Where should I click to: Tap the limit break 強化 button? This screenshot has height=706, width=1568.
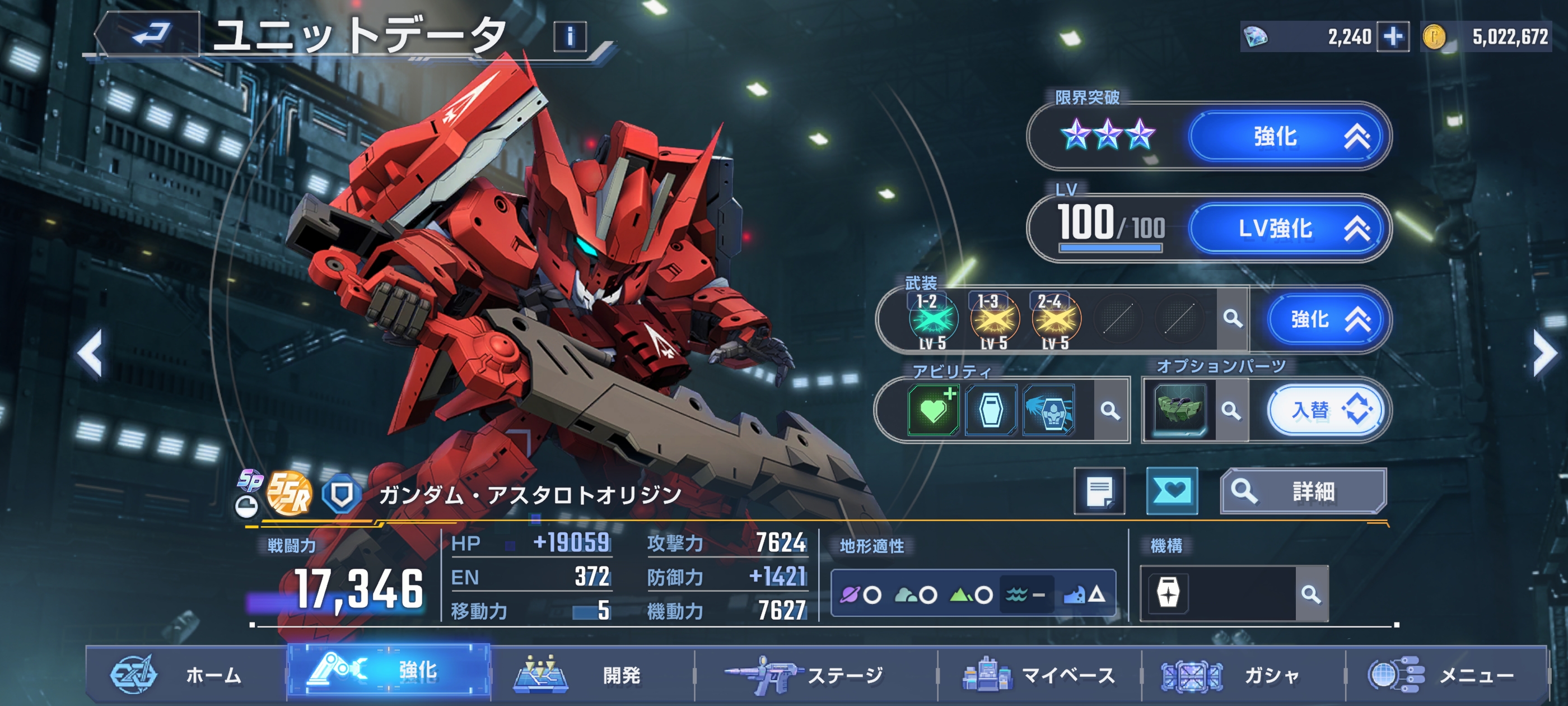pos(1290,137)
